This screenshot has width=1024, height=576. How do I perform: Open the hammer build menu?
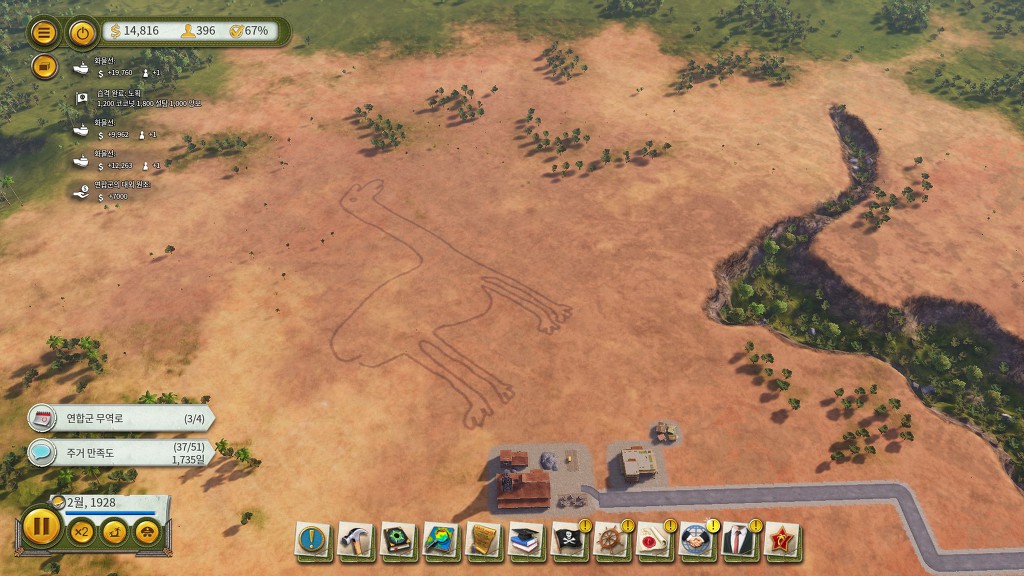355,541
